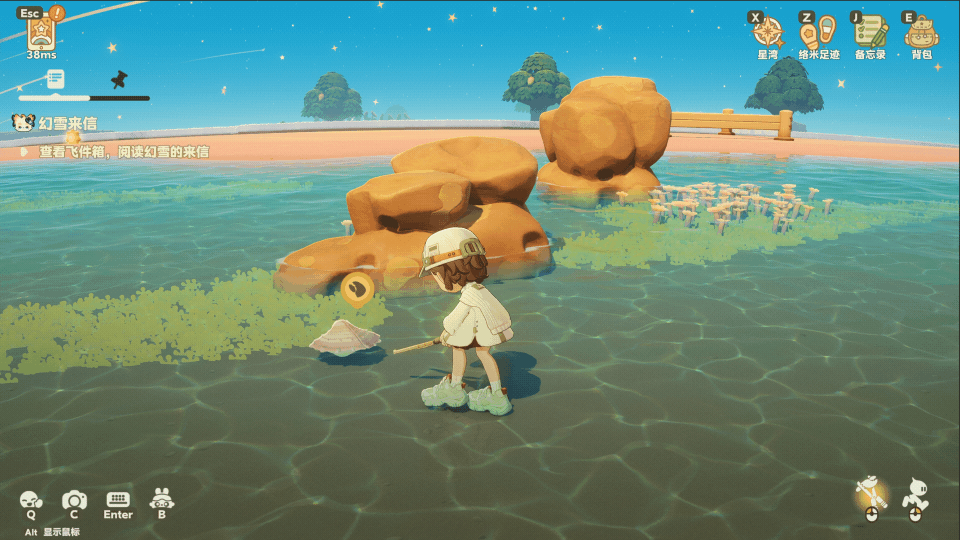Select the 幻雪来信 quest tracker title

[x=67, y=124]
